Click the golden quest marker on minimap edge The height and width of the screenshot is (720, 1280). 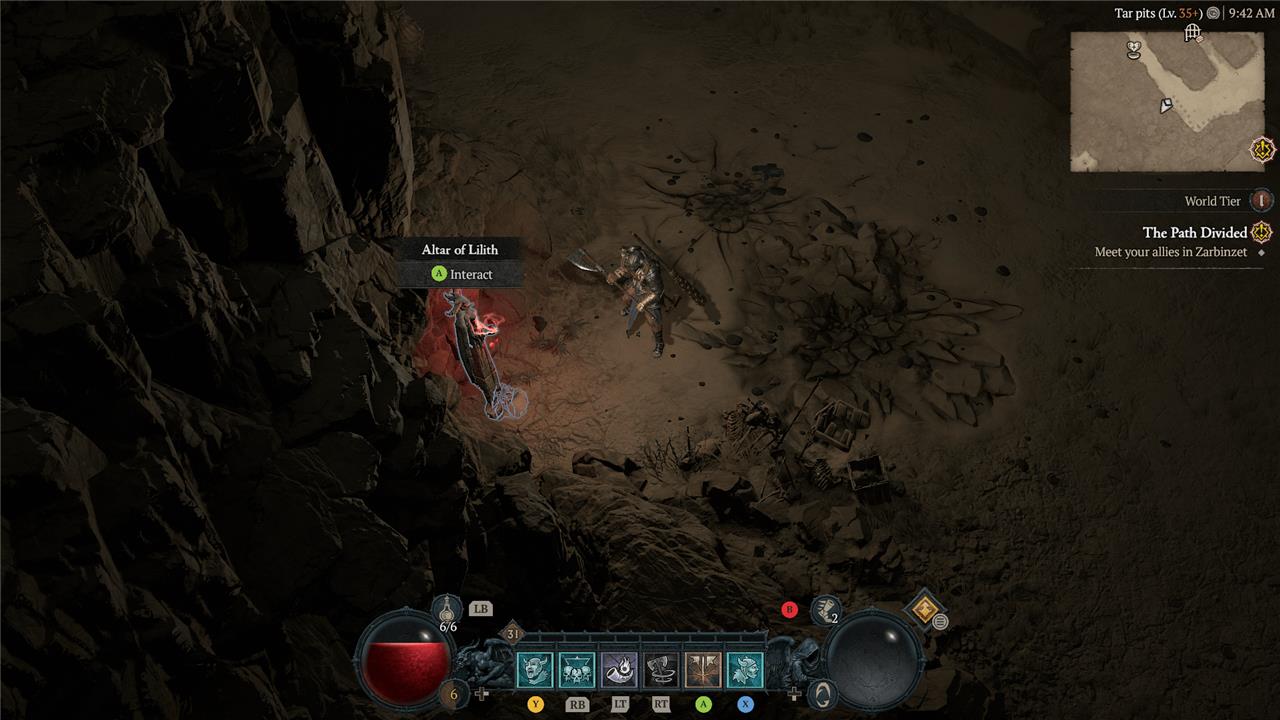(x=1262, y=150)
